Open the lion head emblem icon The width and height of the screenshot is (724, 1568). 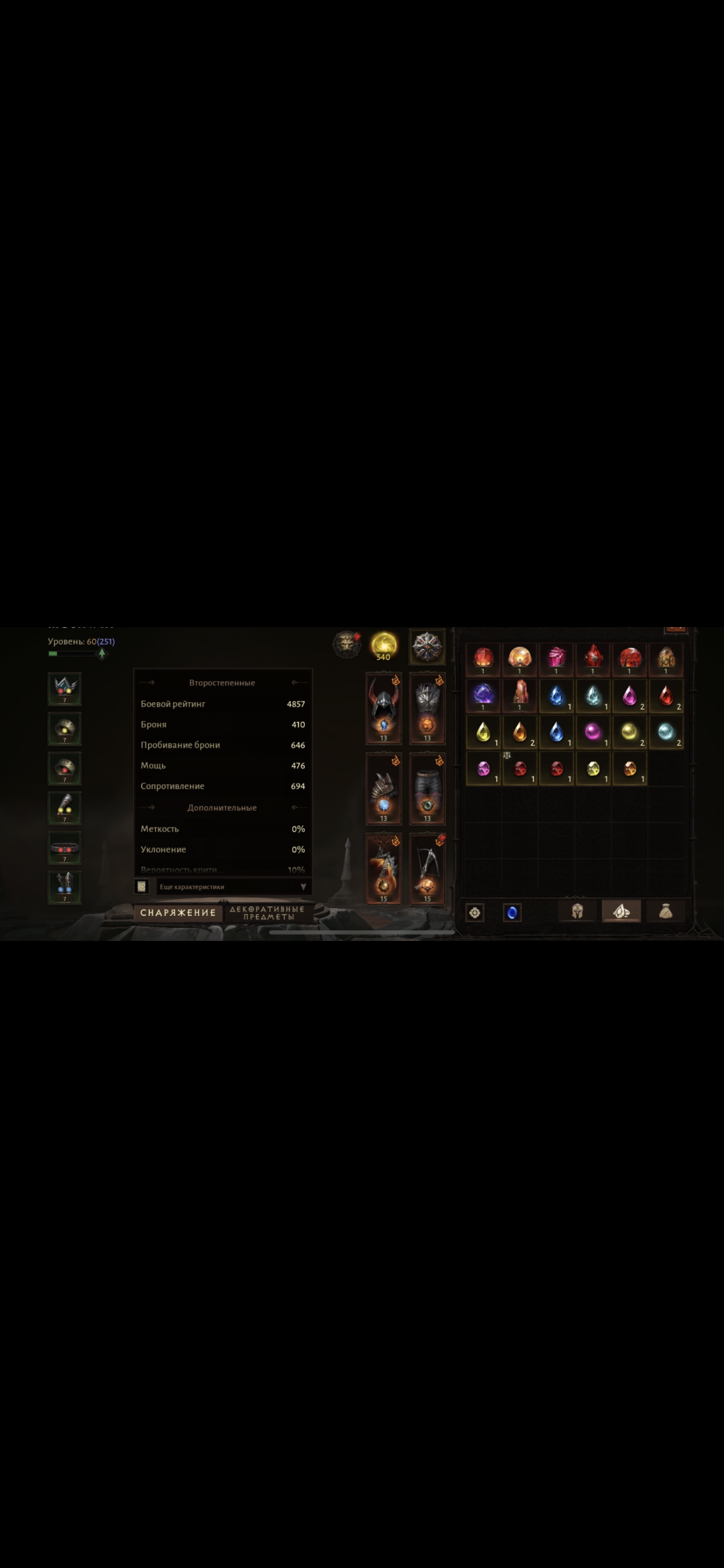pos(347,644)
